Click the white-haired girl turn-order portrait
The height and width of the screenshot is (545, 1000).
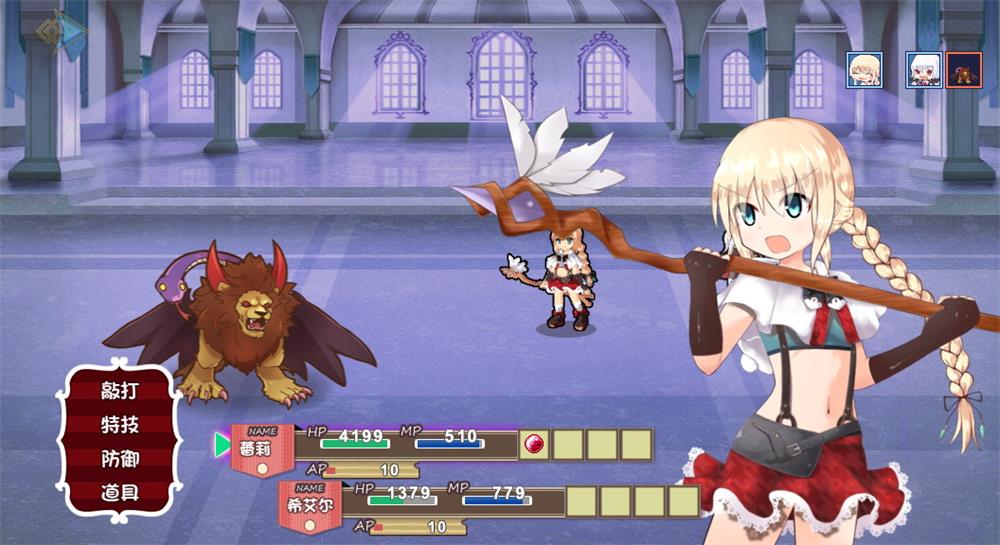tap(924, 70)
